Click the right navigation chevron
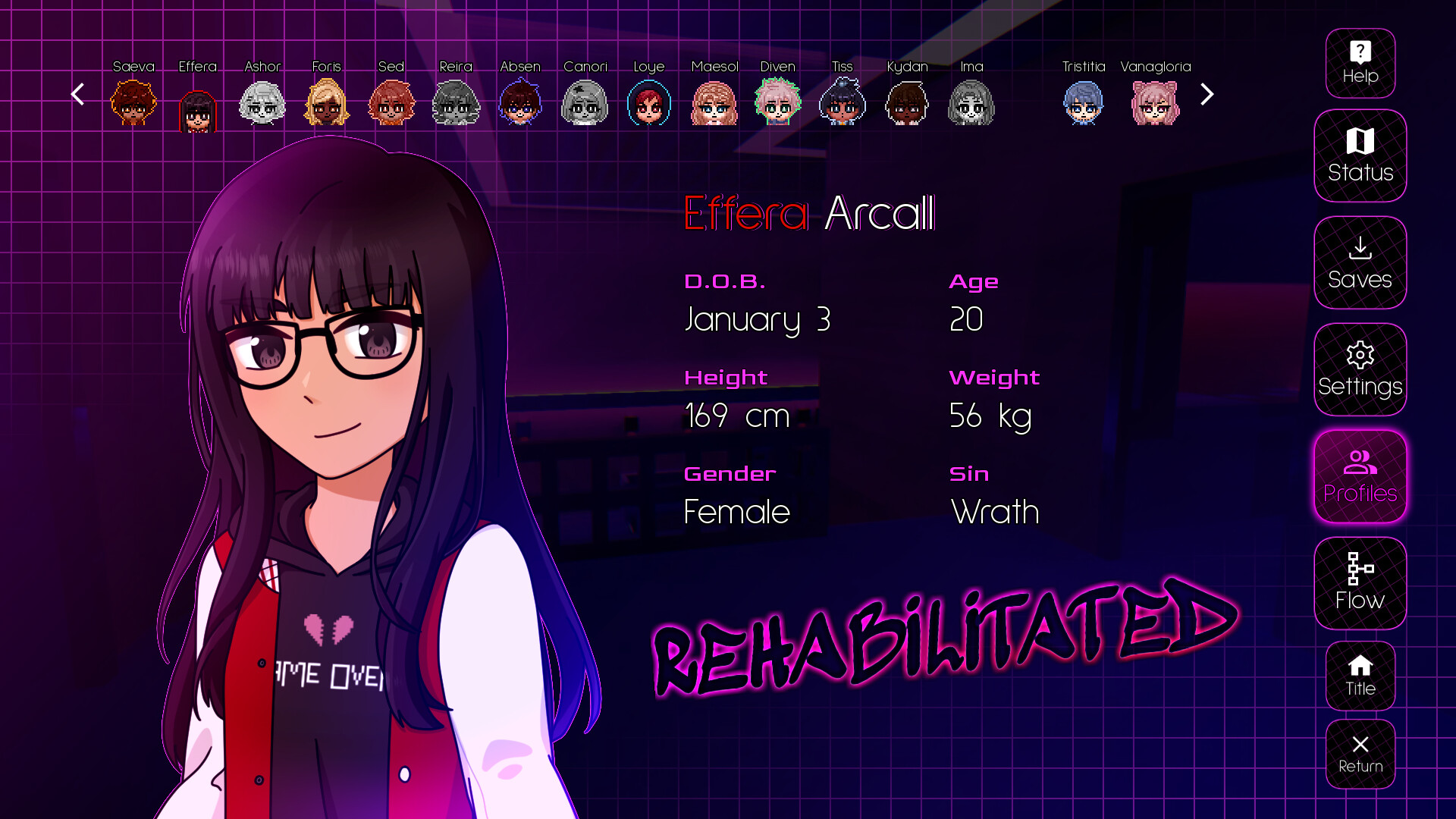1456x819 pixels. (x=1207, y=94)
